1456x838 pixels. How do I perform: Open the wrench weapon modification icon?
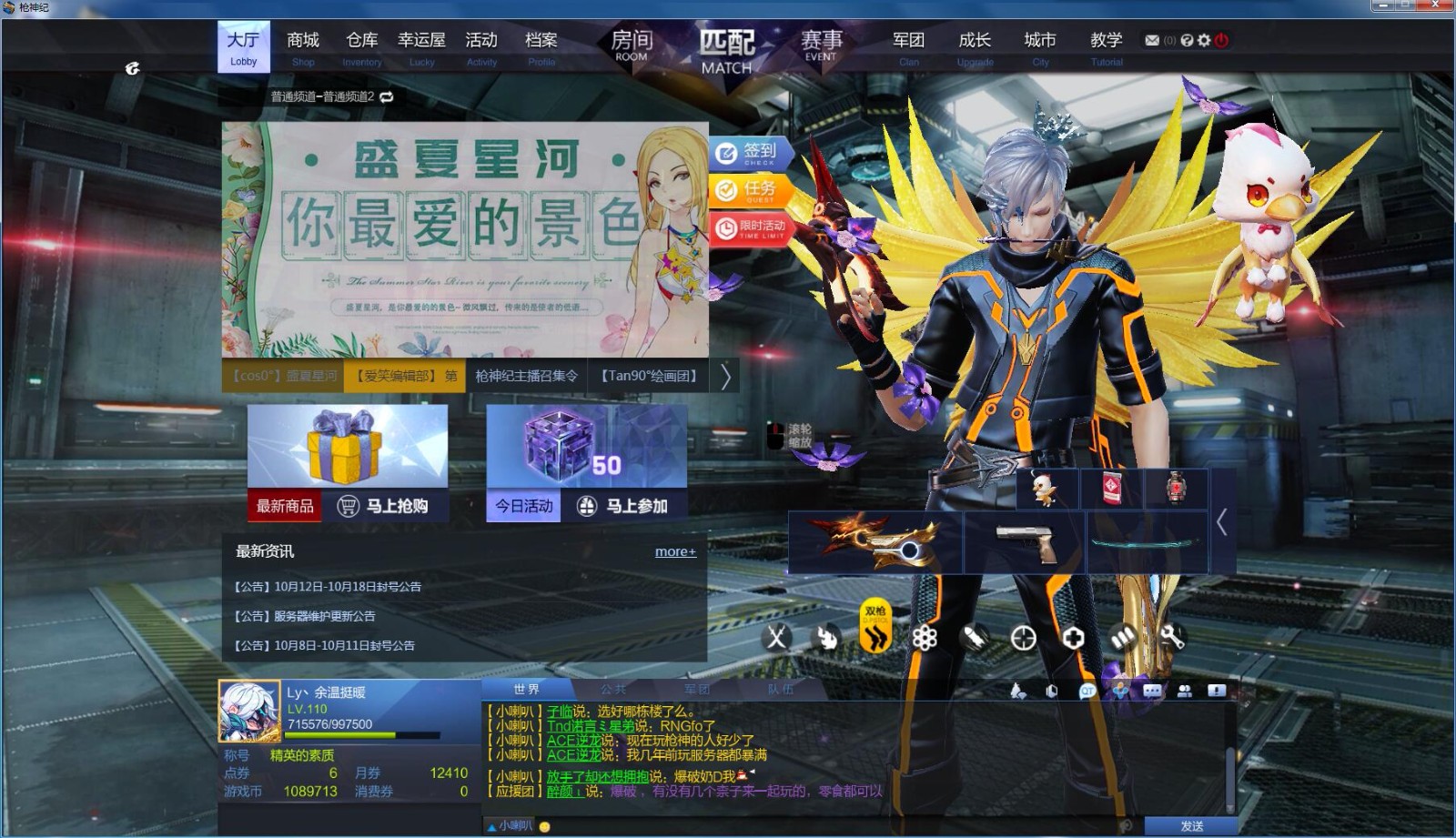tap(1170, 639)
